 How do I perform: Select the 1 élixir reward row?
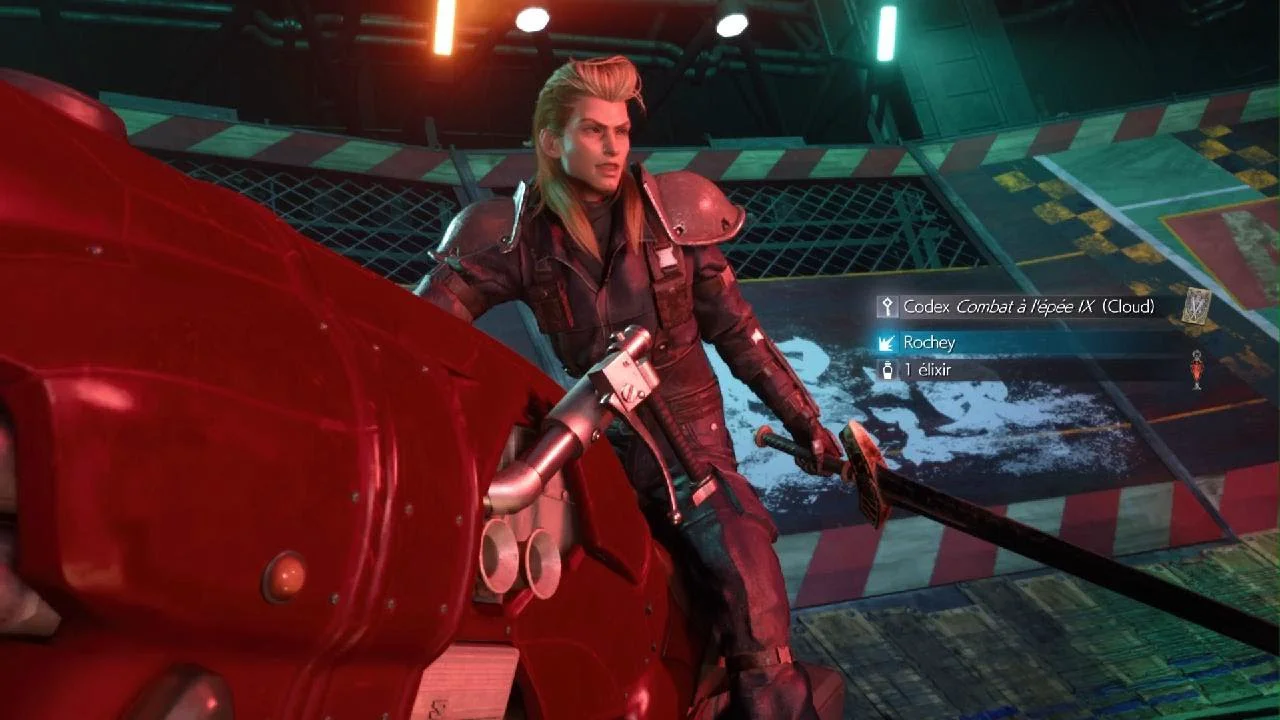[x=1028, y=370]
